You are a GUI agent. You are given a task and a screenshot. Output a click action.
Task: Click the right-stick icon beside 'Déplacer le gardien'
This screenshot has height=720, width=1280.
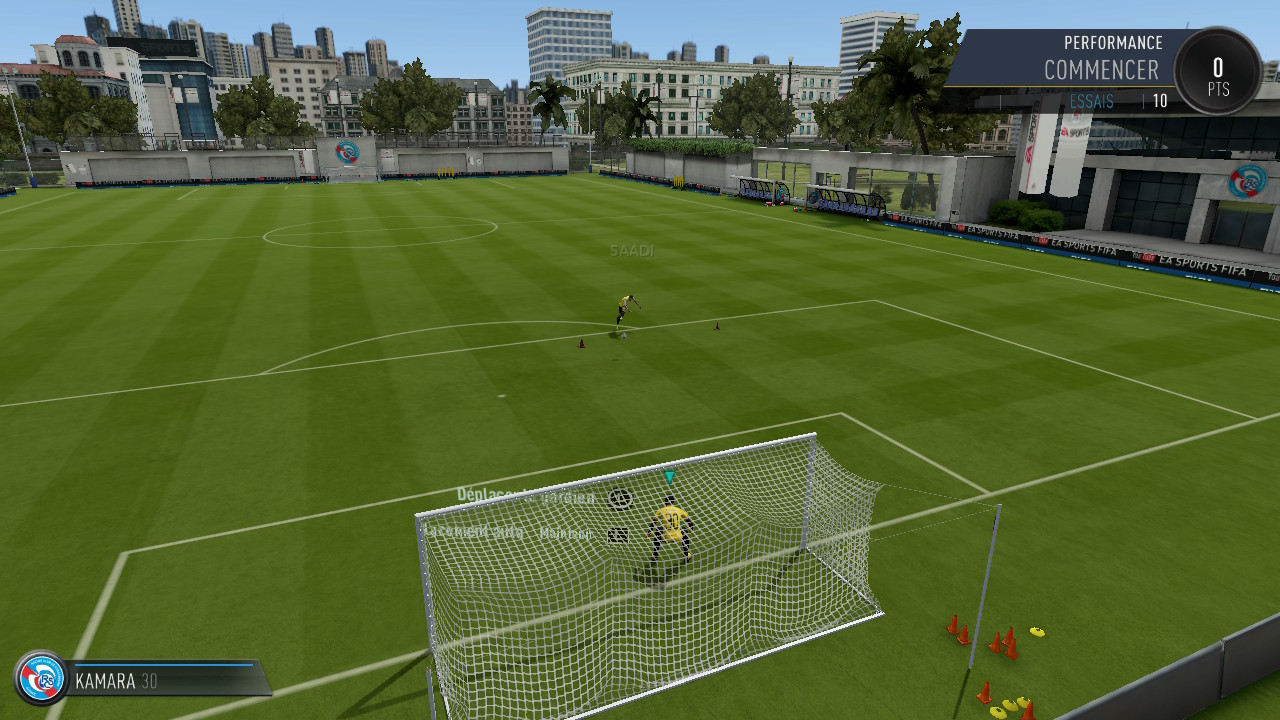(622, 497)
